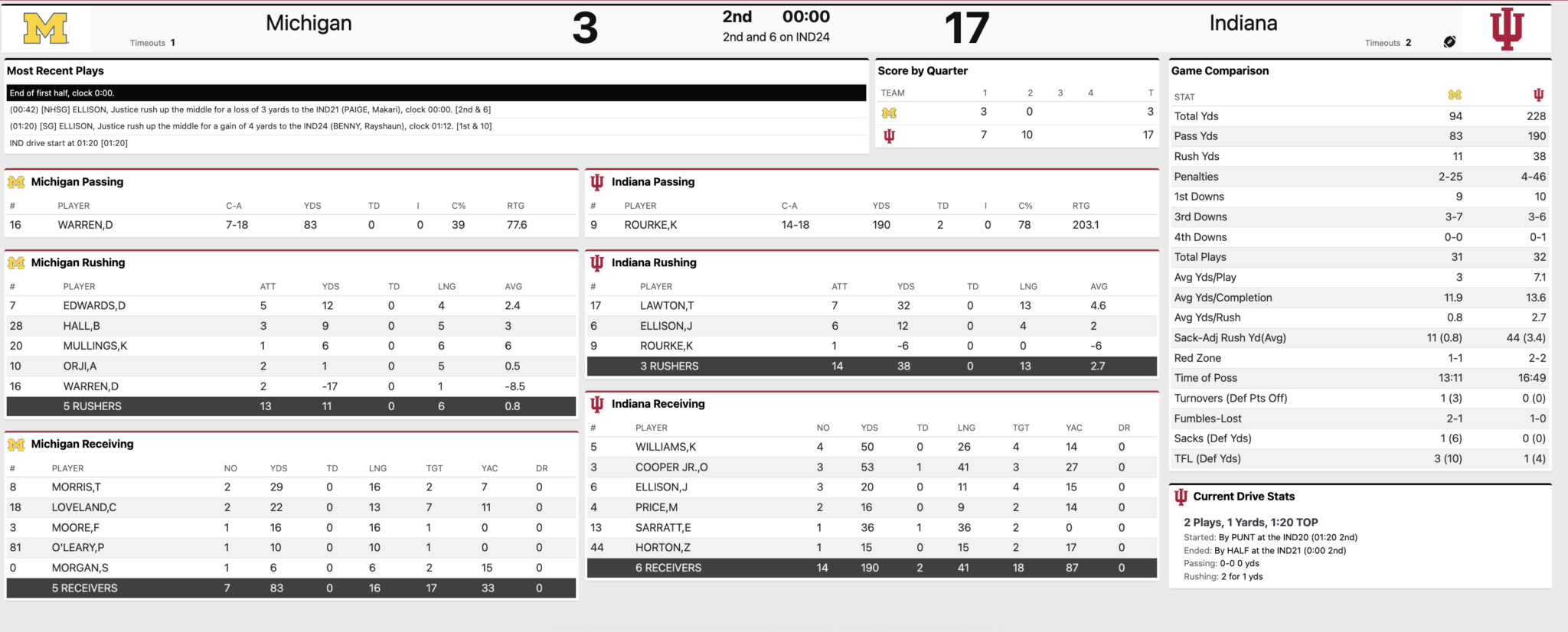Viewport: 1568px width, 632px height.
Task: Click the M icon beside Michigan Receiving
Action: (x=17, y=444)
